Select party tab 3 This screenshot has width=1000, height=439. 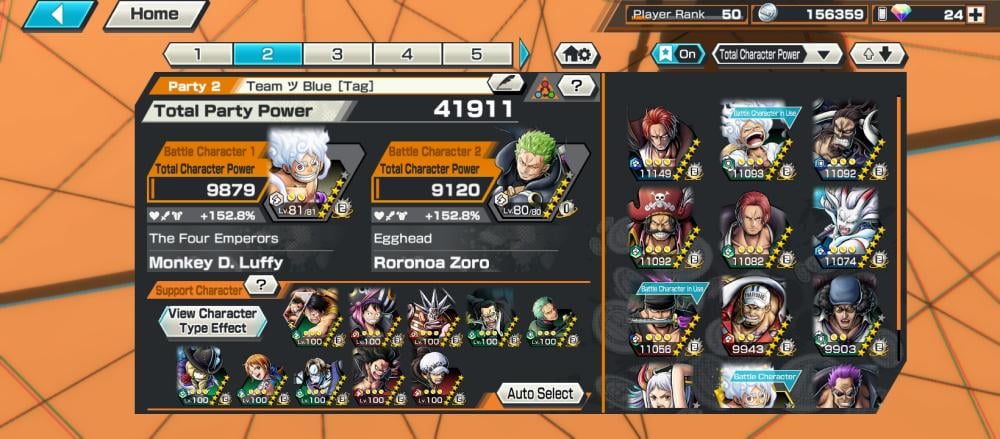tap(337, 54)
